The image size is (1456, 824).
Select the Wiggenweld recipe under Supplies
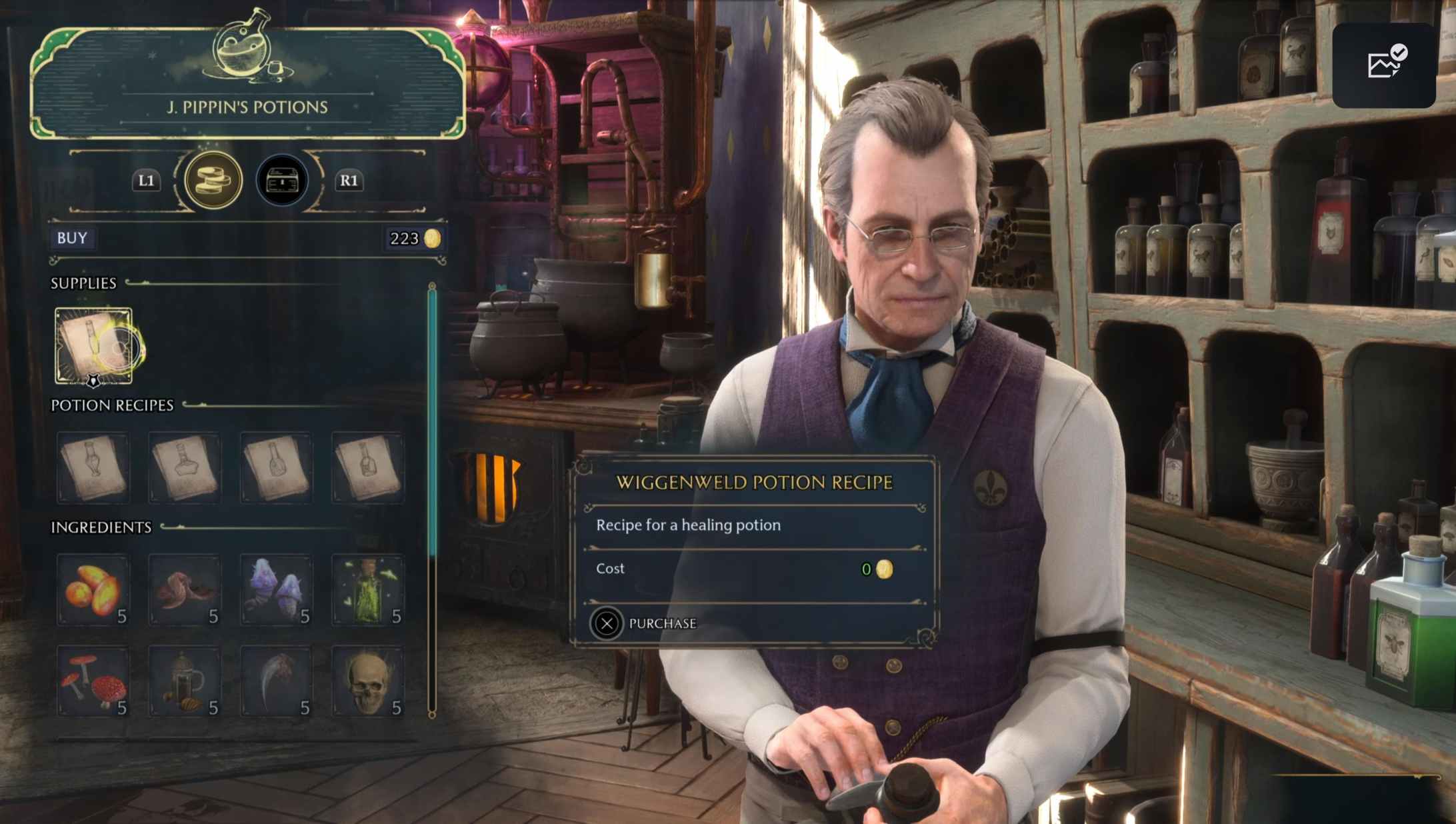click(92, 345)
